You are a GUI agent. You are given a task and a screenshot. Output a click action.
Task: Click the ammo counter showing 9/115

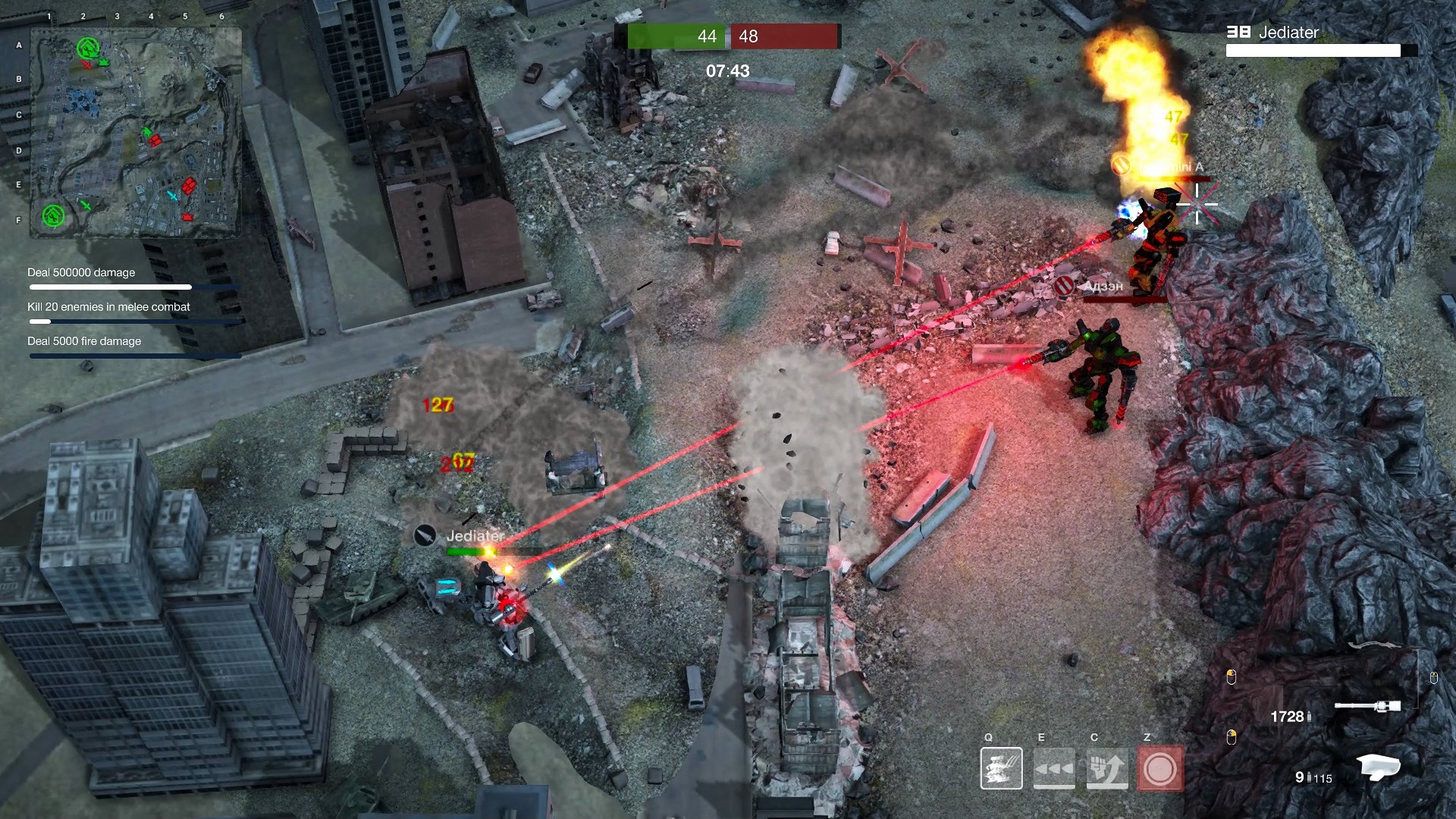pos(1313,776)
